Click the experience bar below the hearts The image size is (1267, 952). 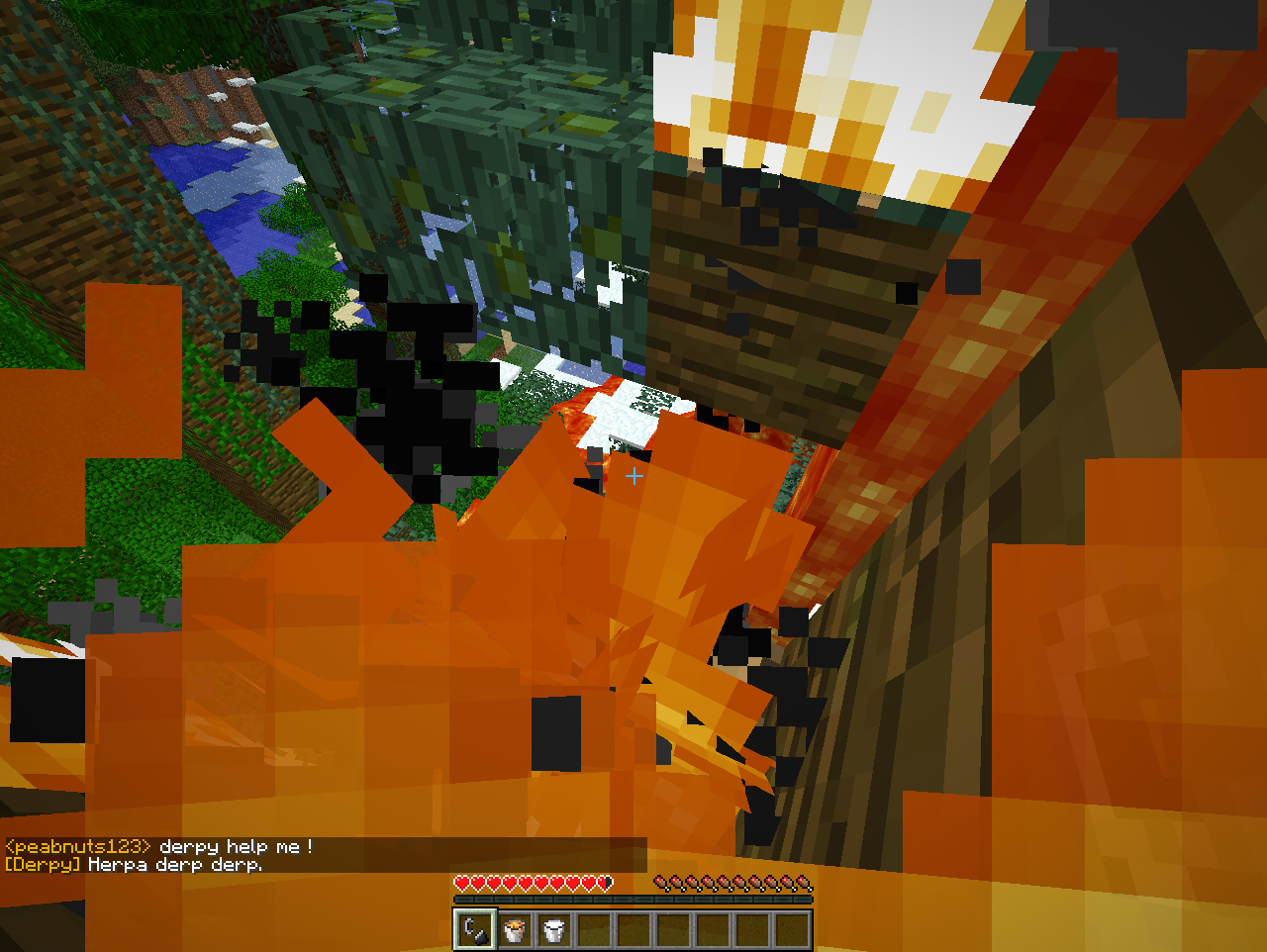(x=633, y=901)
